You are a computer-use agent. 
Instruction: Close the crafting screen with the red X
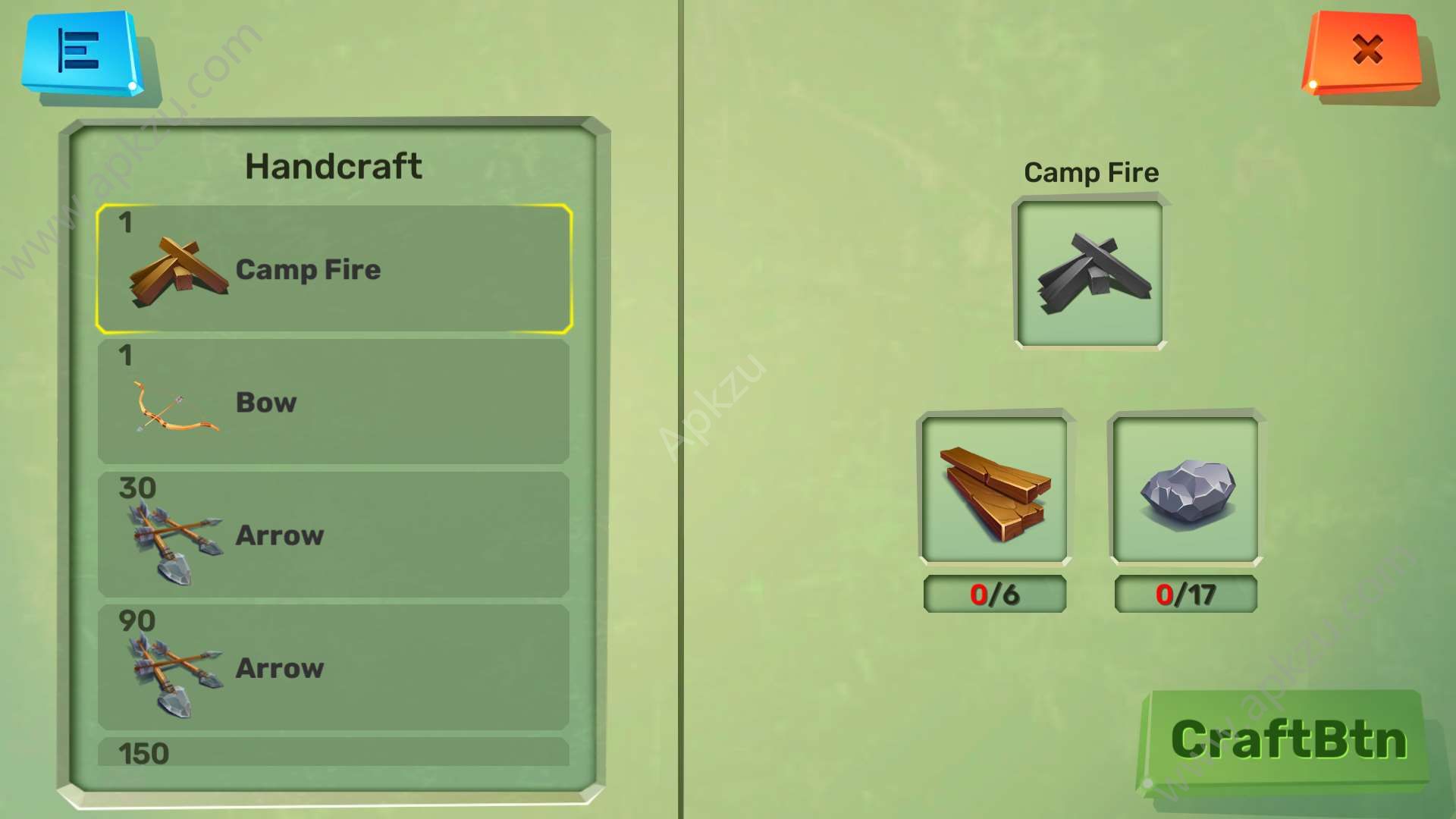point(1364,52)
